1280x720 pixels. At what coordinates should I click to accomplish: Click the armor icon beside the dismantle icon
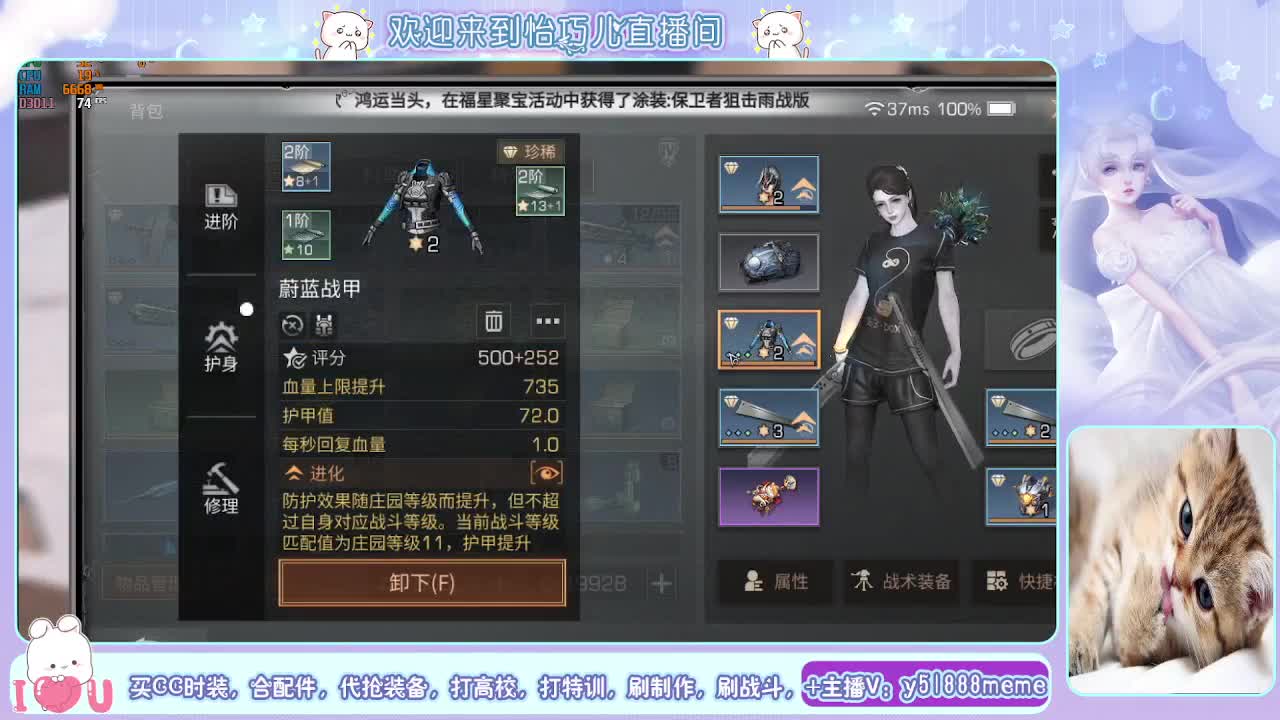tap(324, 325)
